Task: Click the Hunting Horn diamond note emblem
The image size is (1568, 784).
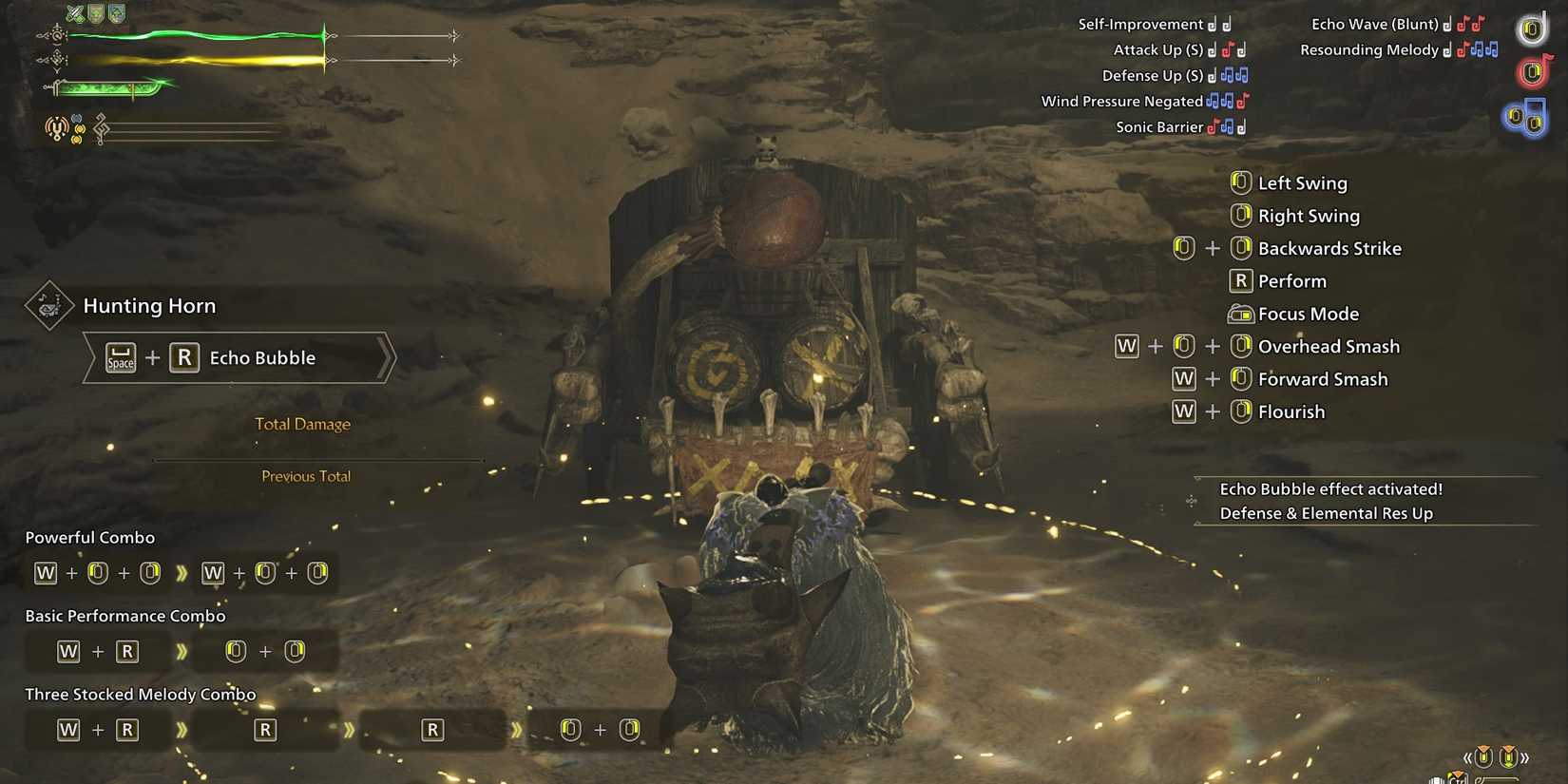Action: [x=49, y=306]
